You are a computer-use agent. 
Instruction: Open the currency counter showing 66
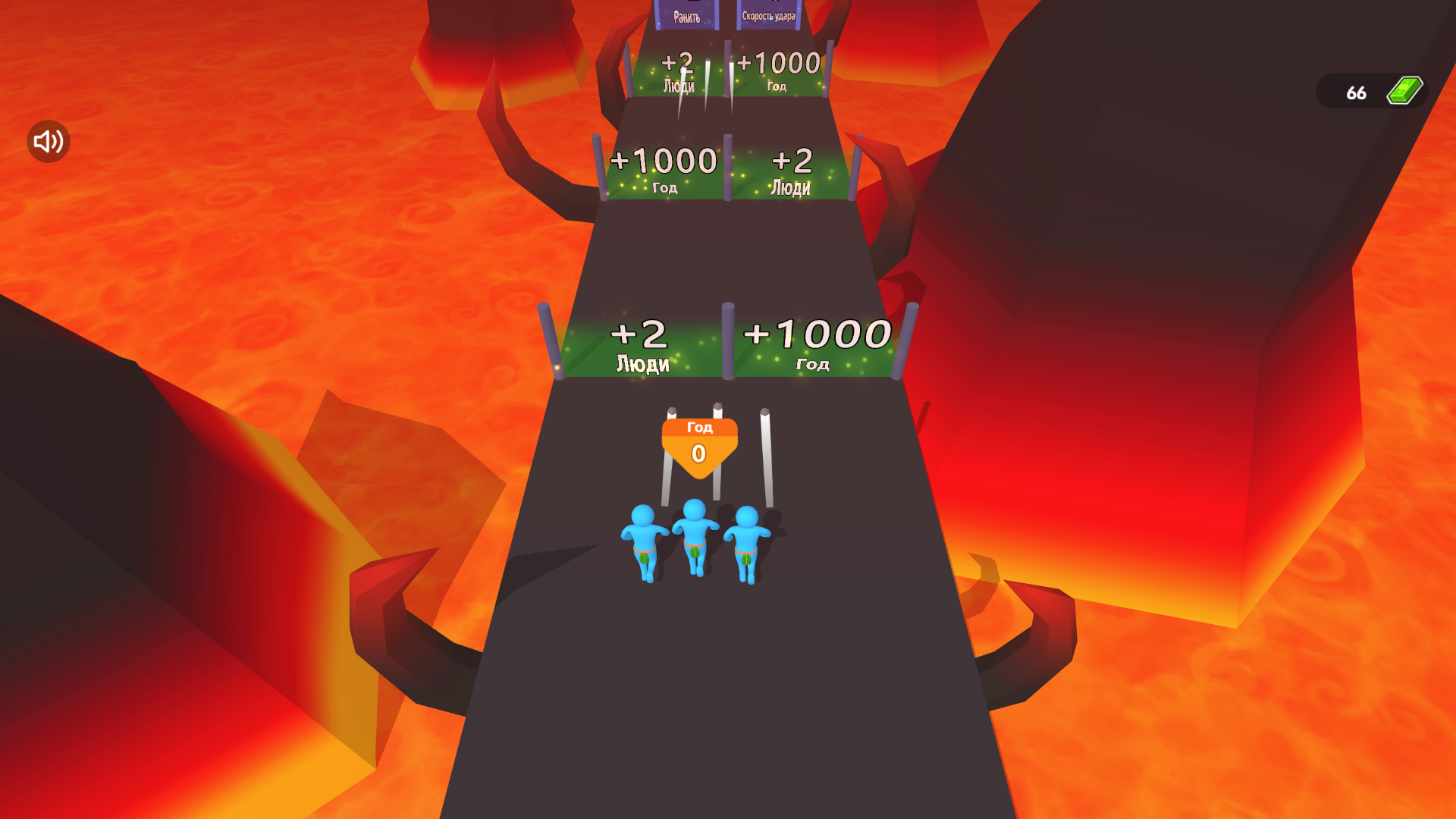click(x=1356, y=93)
